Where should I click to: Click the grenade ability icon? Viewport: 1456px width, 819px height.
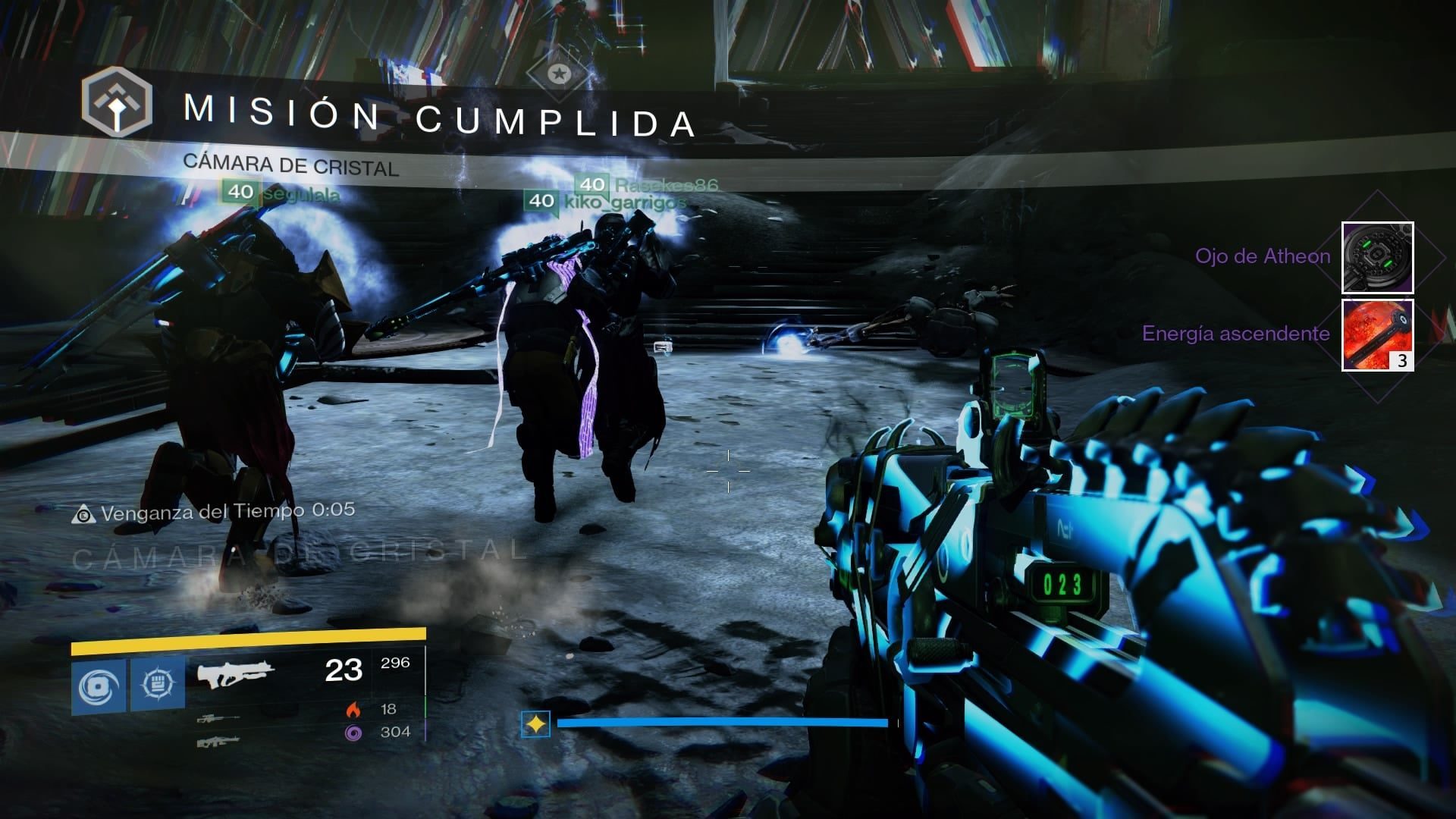(100, 686)
